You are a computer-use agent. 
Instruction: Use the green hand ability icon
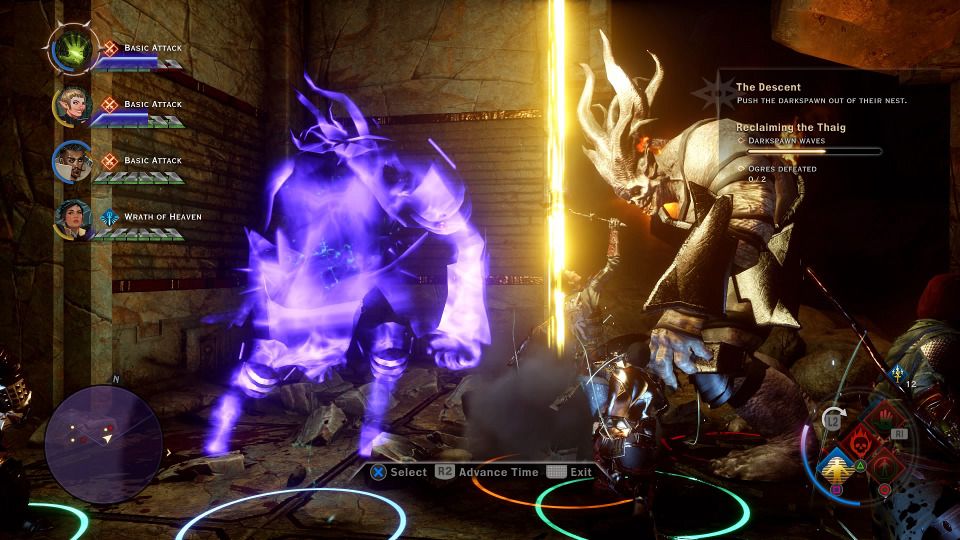tap(884, 419)
